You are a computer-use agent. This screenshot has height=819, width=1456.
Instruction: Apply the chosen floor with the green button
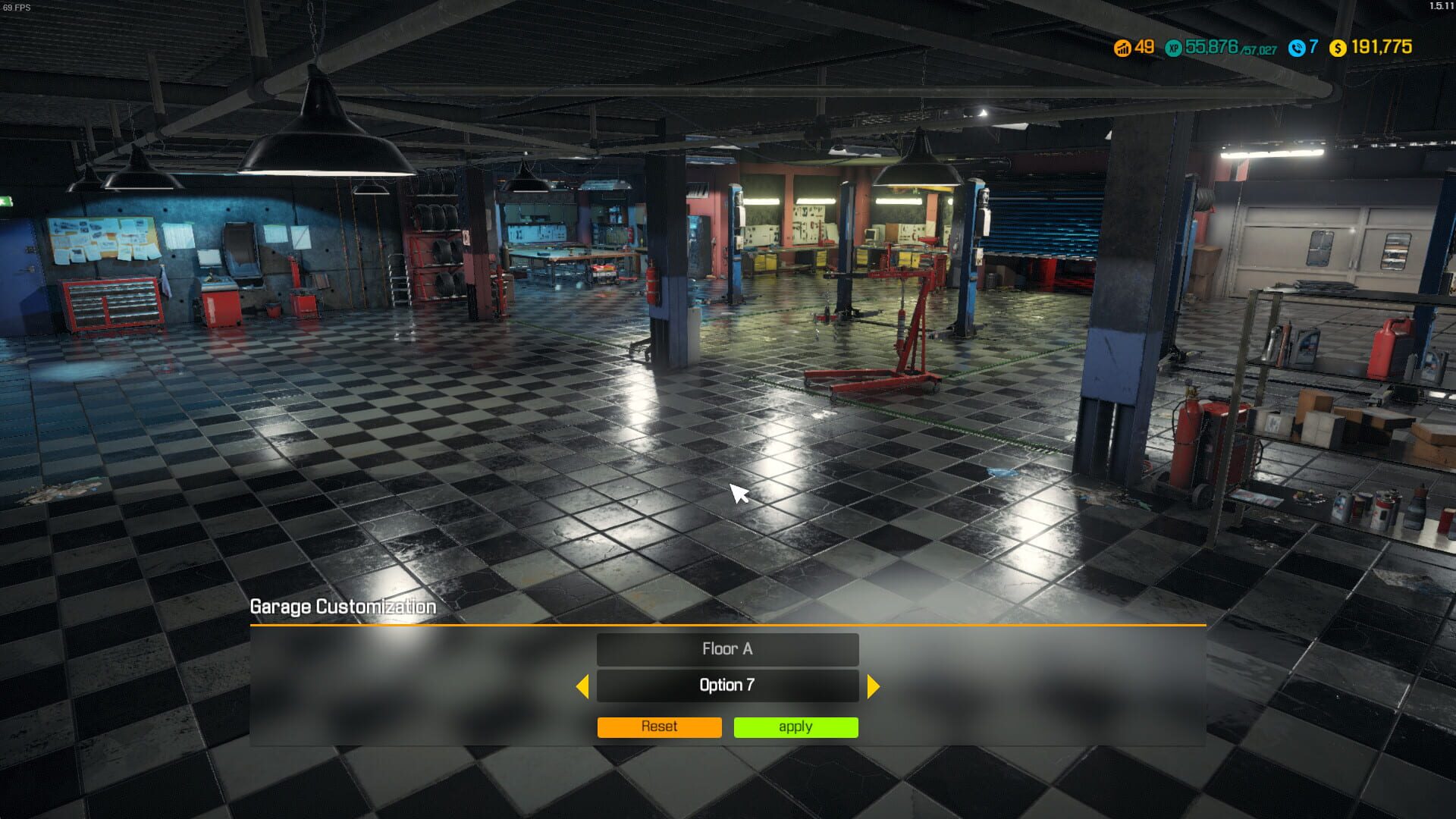click(795, 726)
